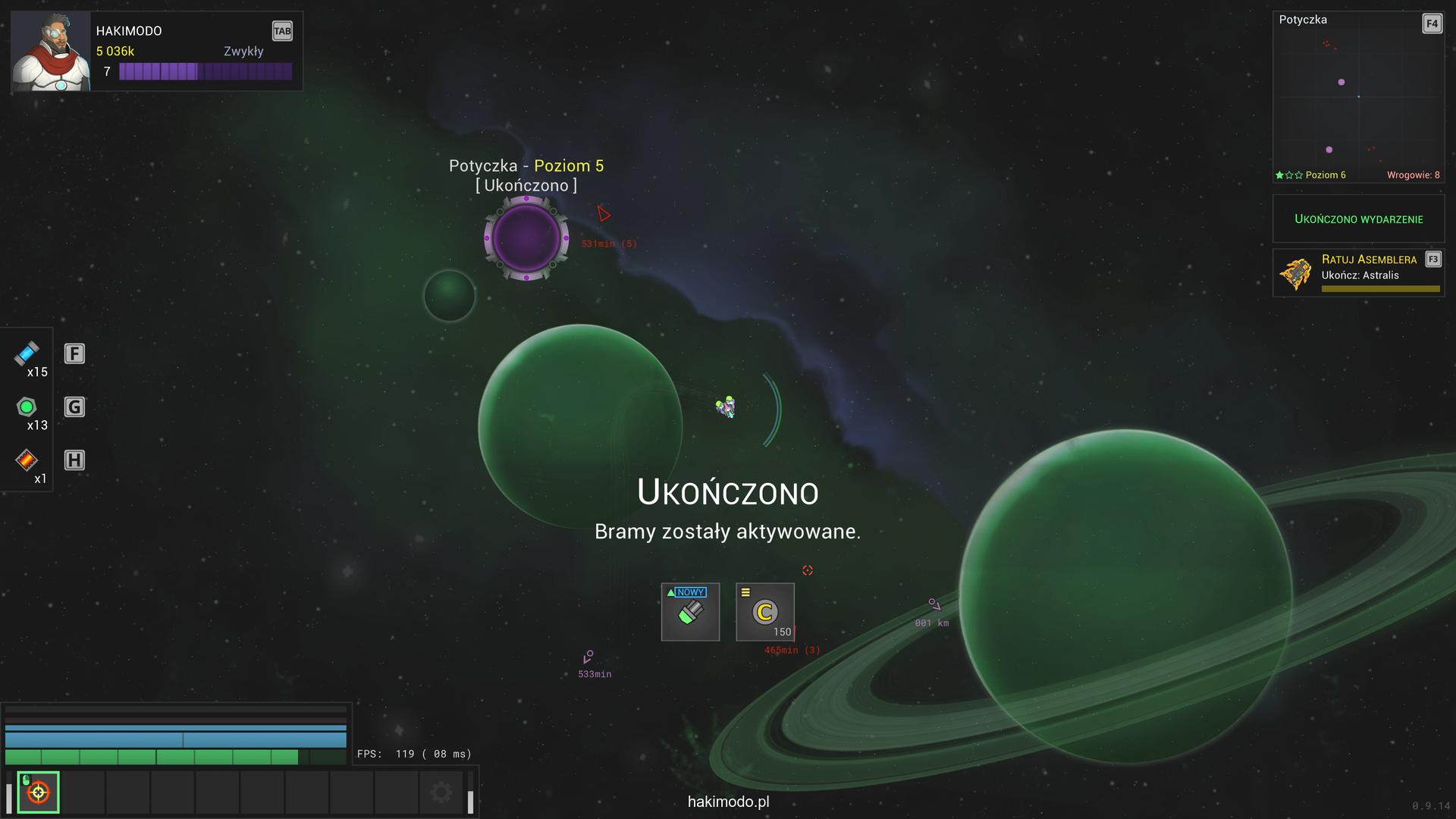
Task: Select the Ratuj Asemblera quest tracker
Action: pos(1358,273)
